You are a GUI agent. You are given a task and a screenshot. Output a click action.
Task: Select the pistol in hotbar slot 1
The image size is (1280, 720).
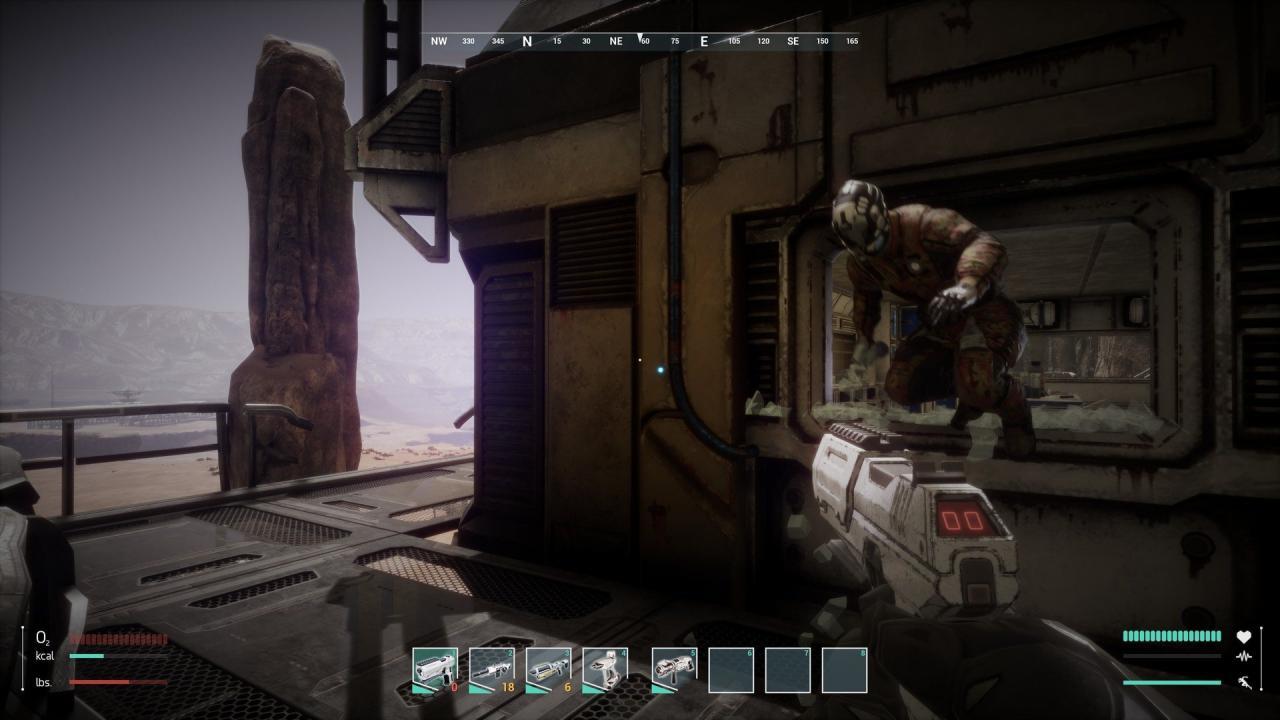click(x=433, y=665)
